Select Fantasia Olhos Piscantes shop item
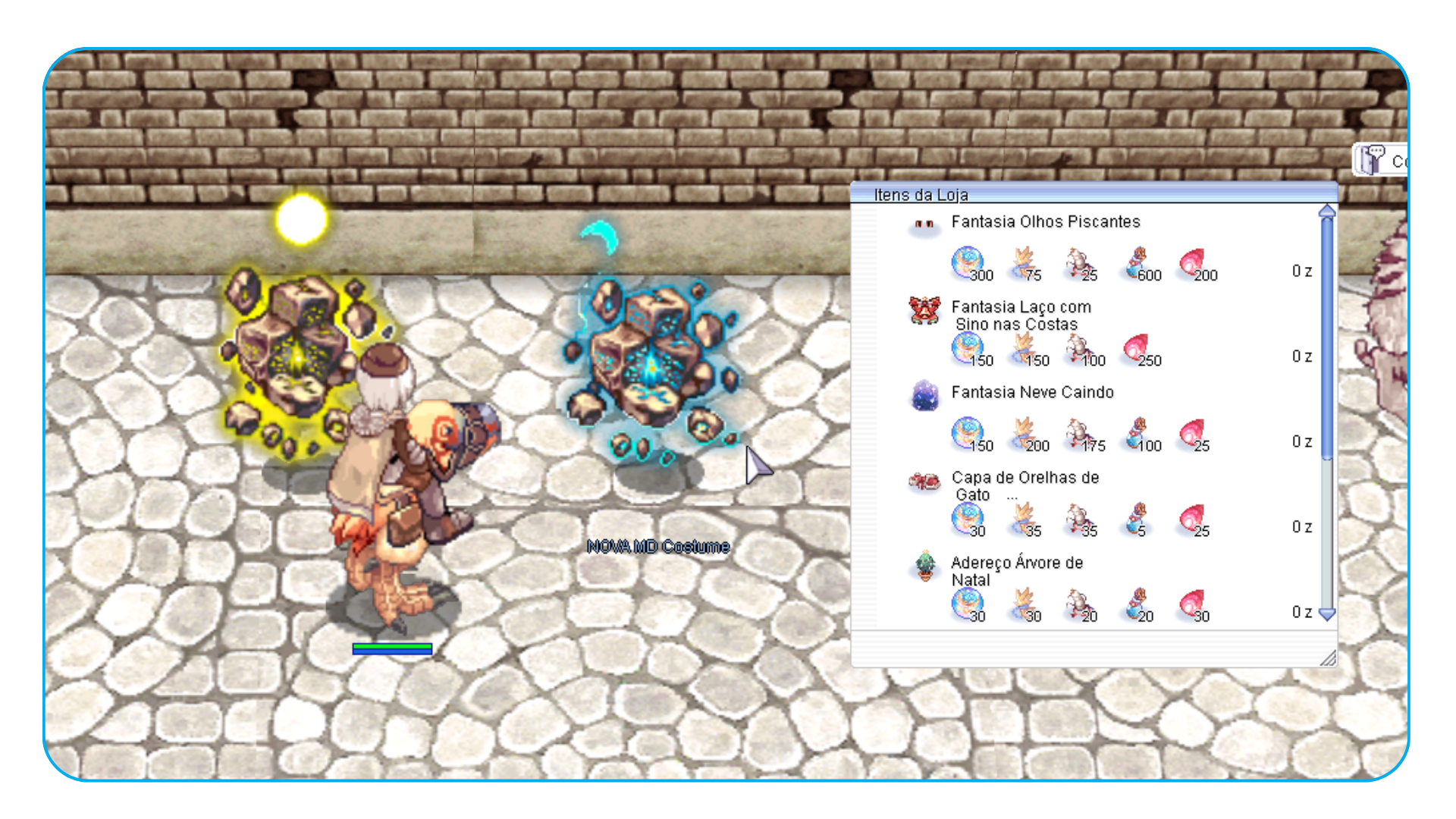Screen dimensions: 1456x819 (x=1045, y=222)
